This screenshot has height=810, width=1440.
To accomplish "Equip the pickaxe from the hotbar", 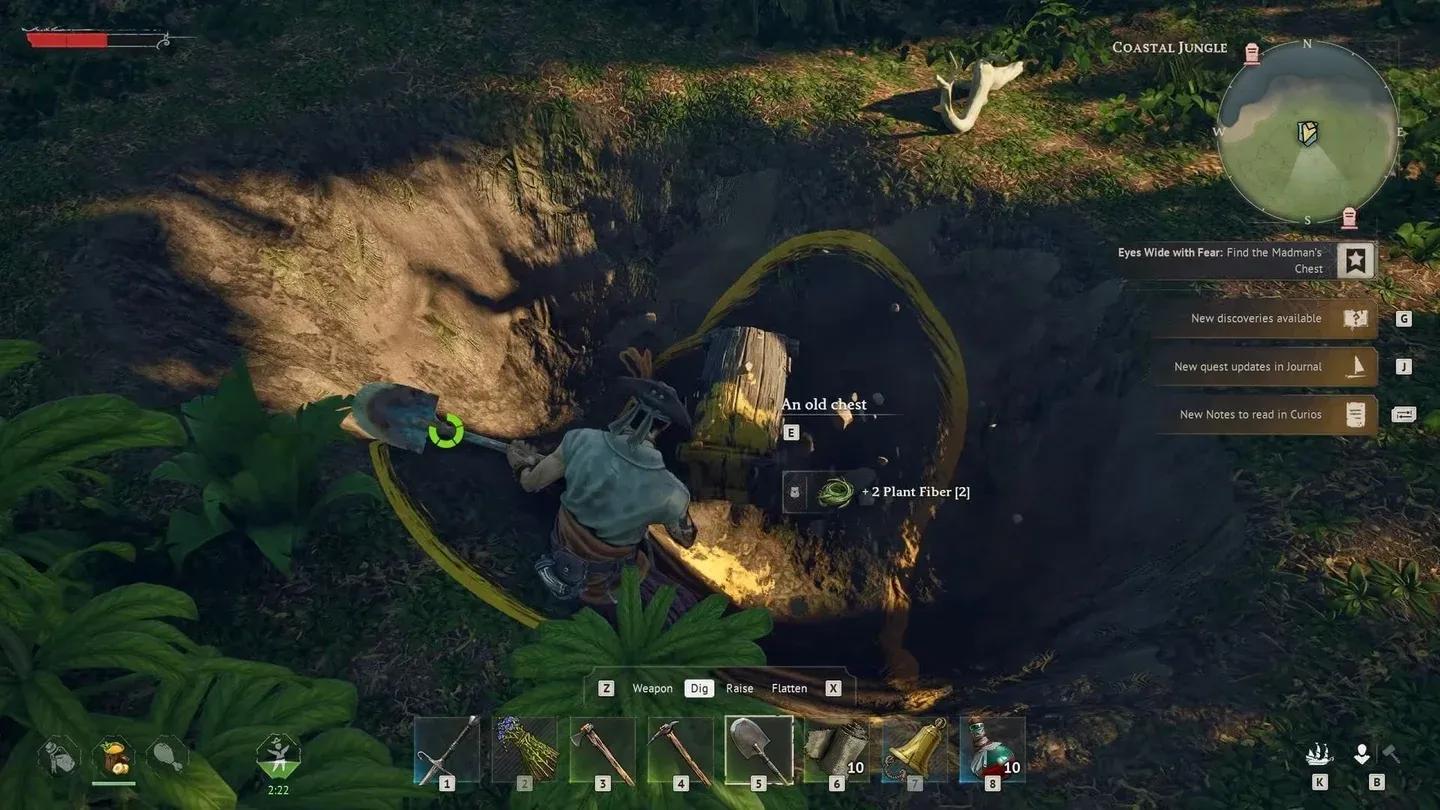I will (681, 750).
